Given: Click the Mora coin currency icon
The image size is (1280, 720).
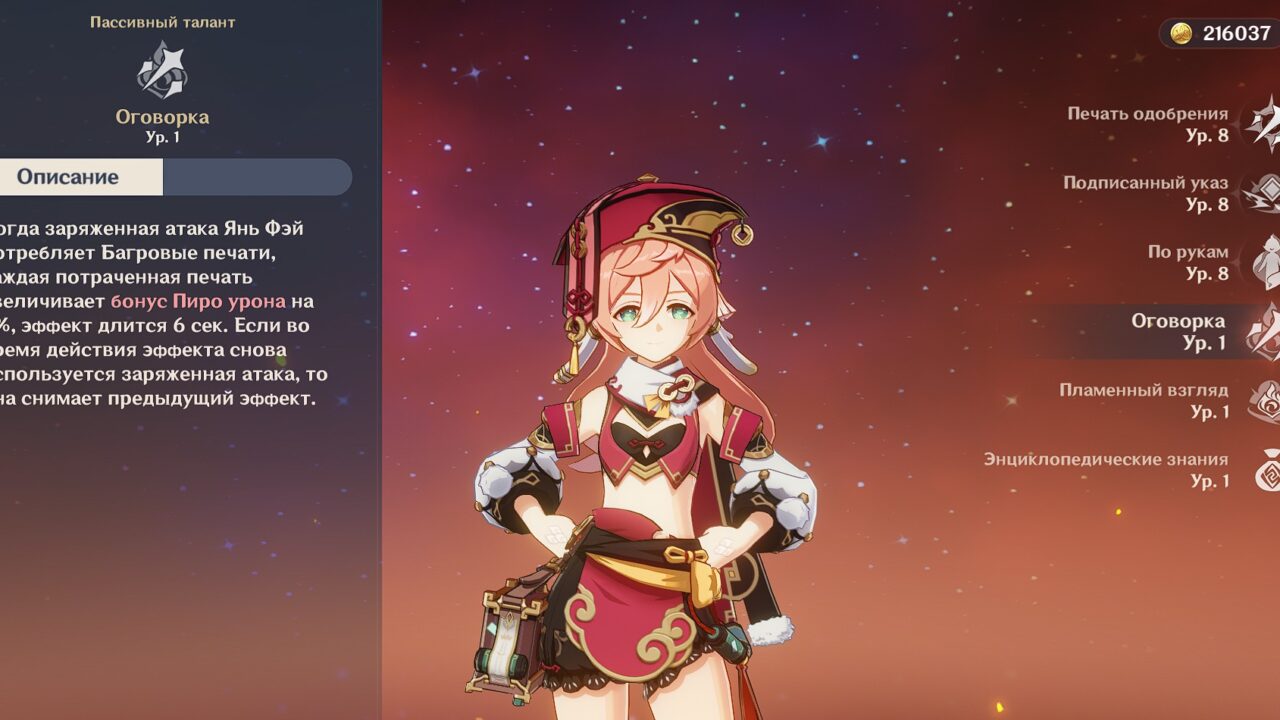Looking at the screenshot, I should 1182,33.
